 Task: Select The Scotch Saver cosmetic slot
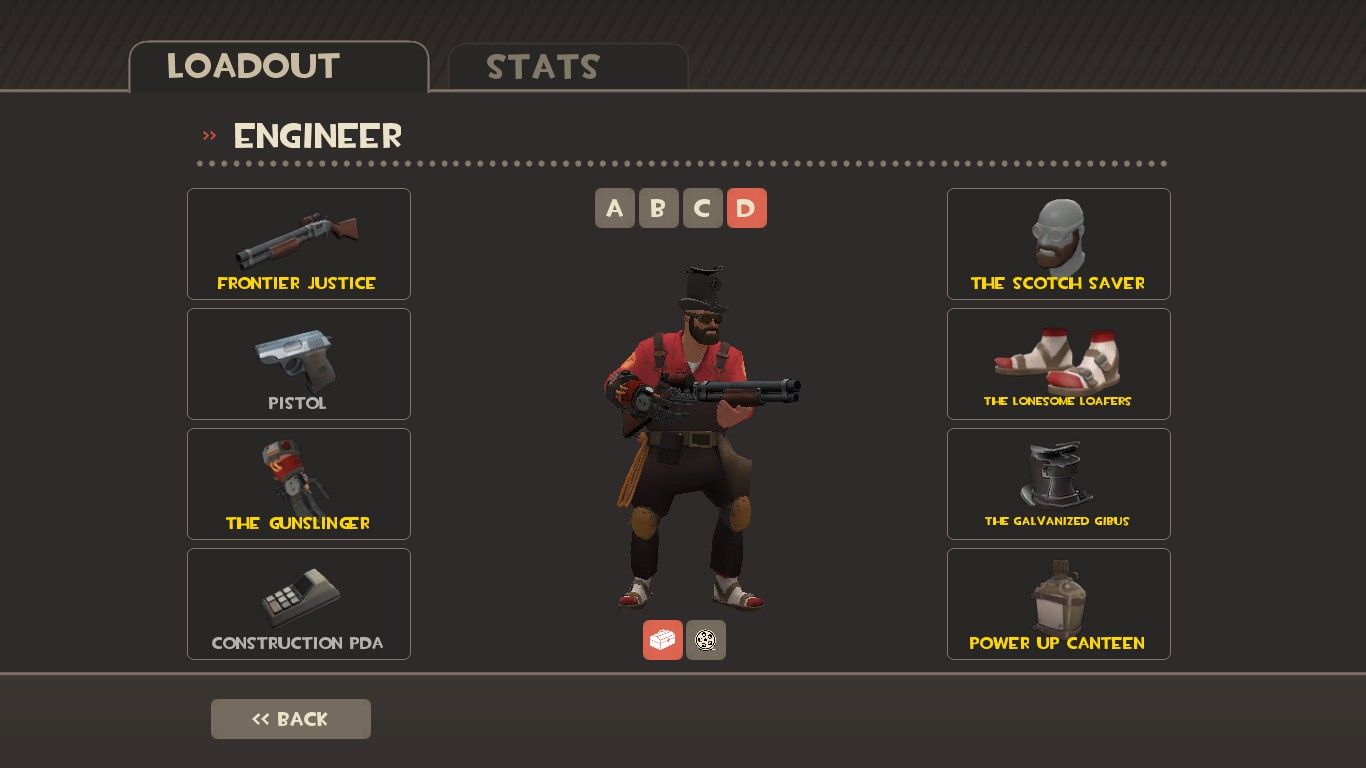click(x=1058, y=243)
